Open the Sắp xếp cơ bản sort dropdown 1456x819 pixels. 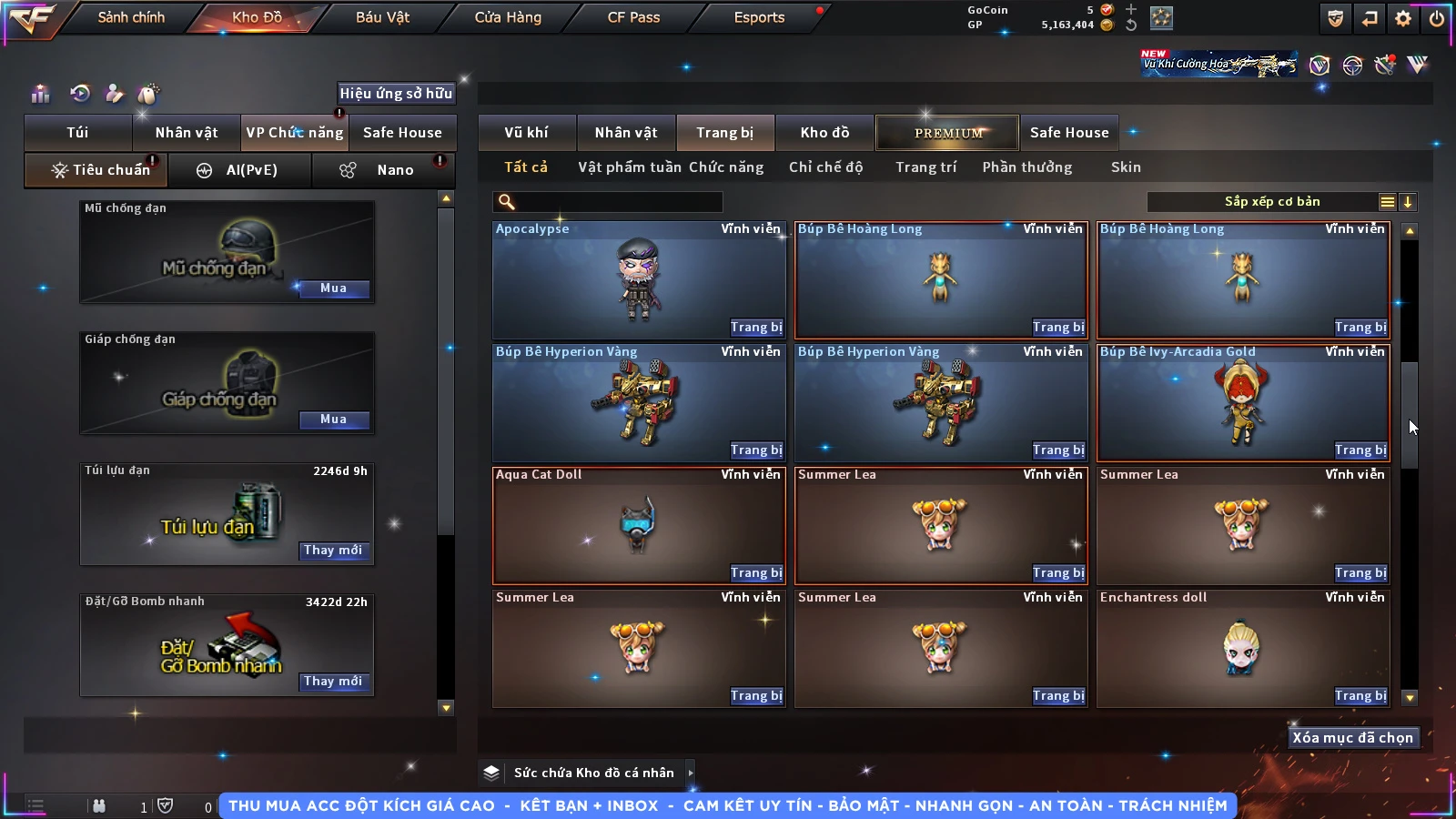coord(1271,202)
